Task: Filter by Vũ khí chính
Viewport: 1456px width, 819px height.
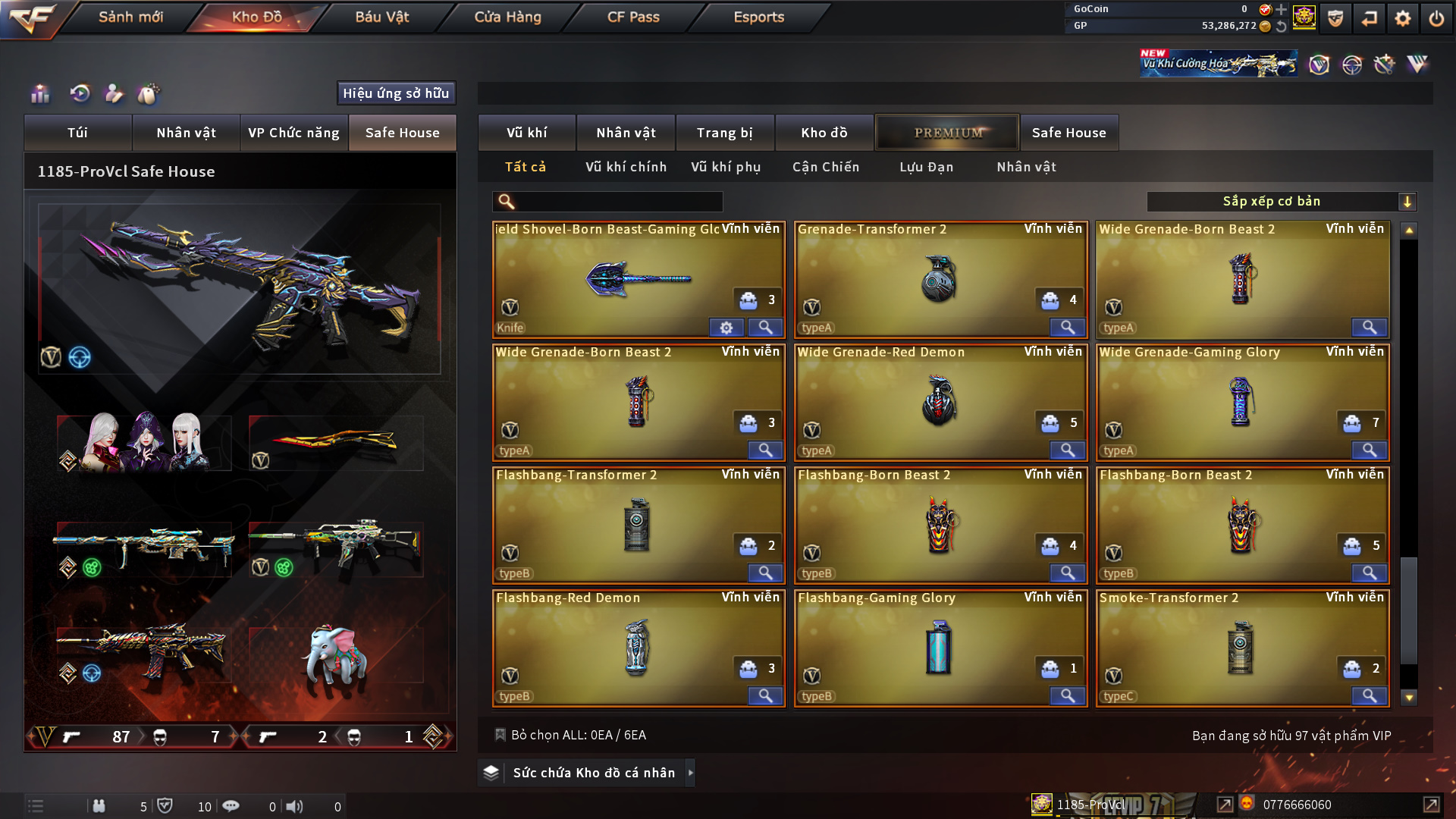Action: coord(626,167)
